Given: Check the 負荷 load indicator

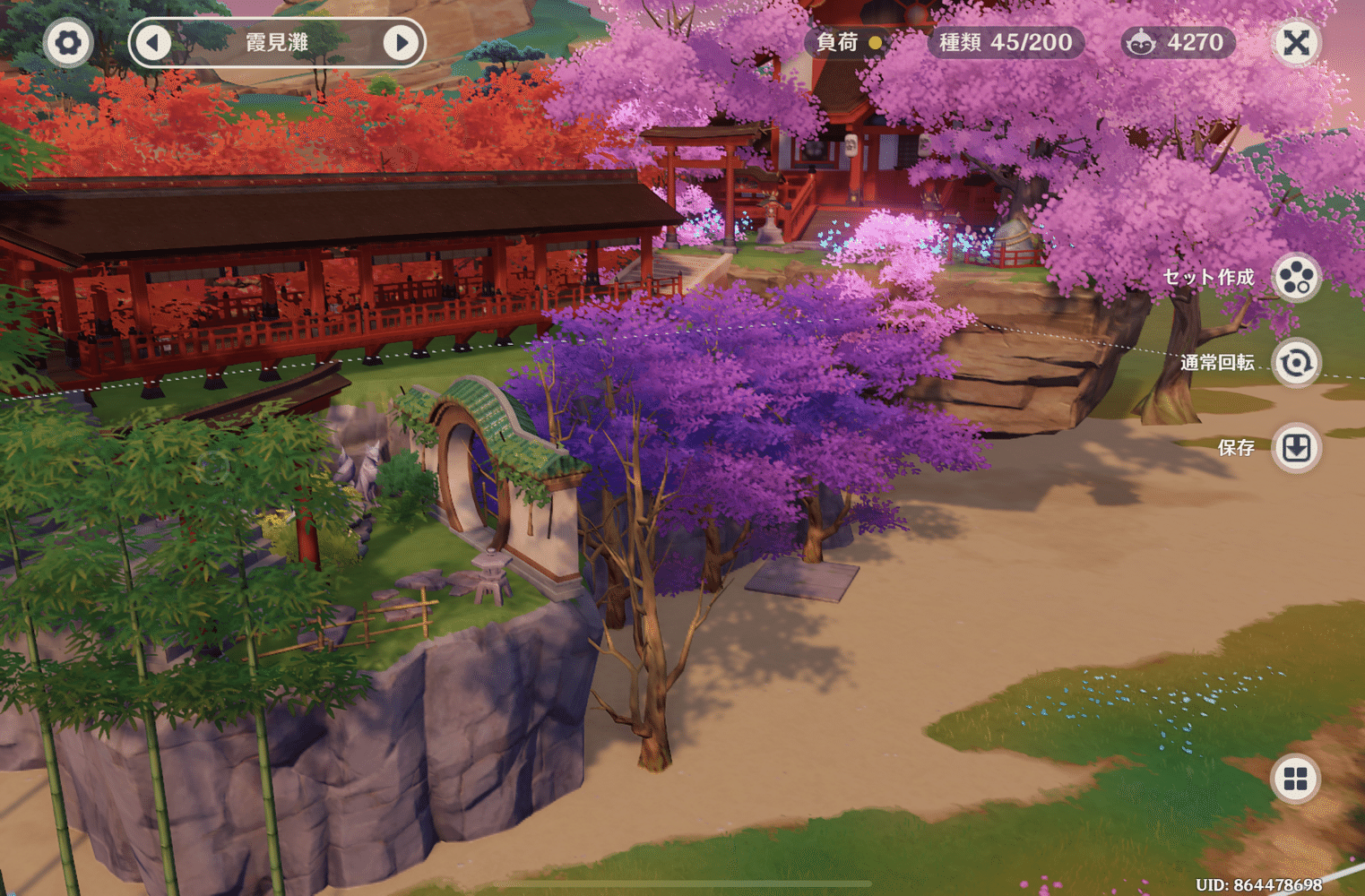Looking at the screenshot, I should tap(848, 42).
